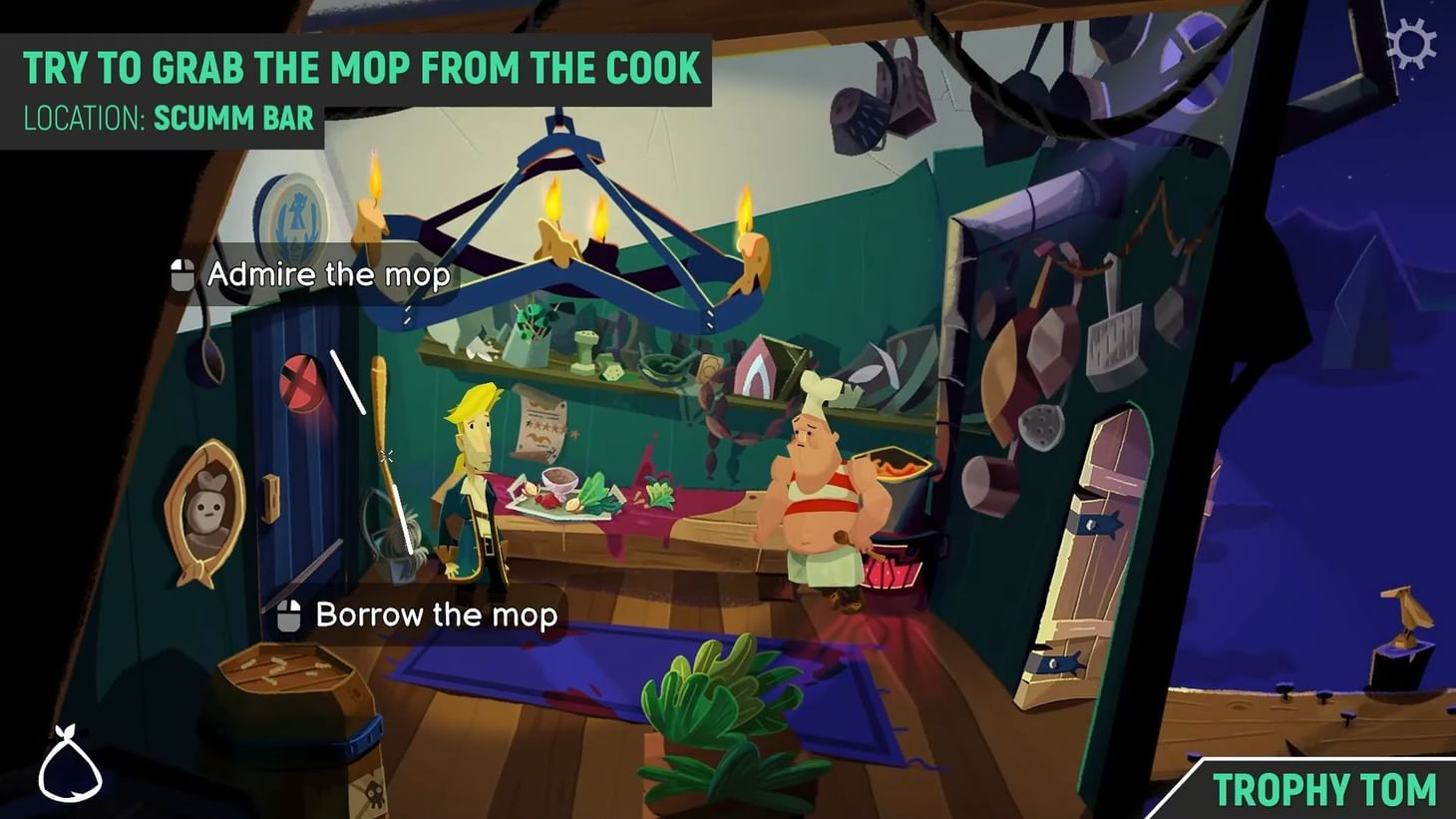Toggle the 'Borrow the mop' action

(435, 615)
